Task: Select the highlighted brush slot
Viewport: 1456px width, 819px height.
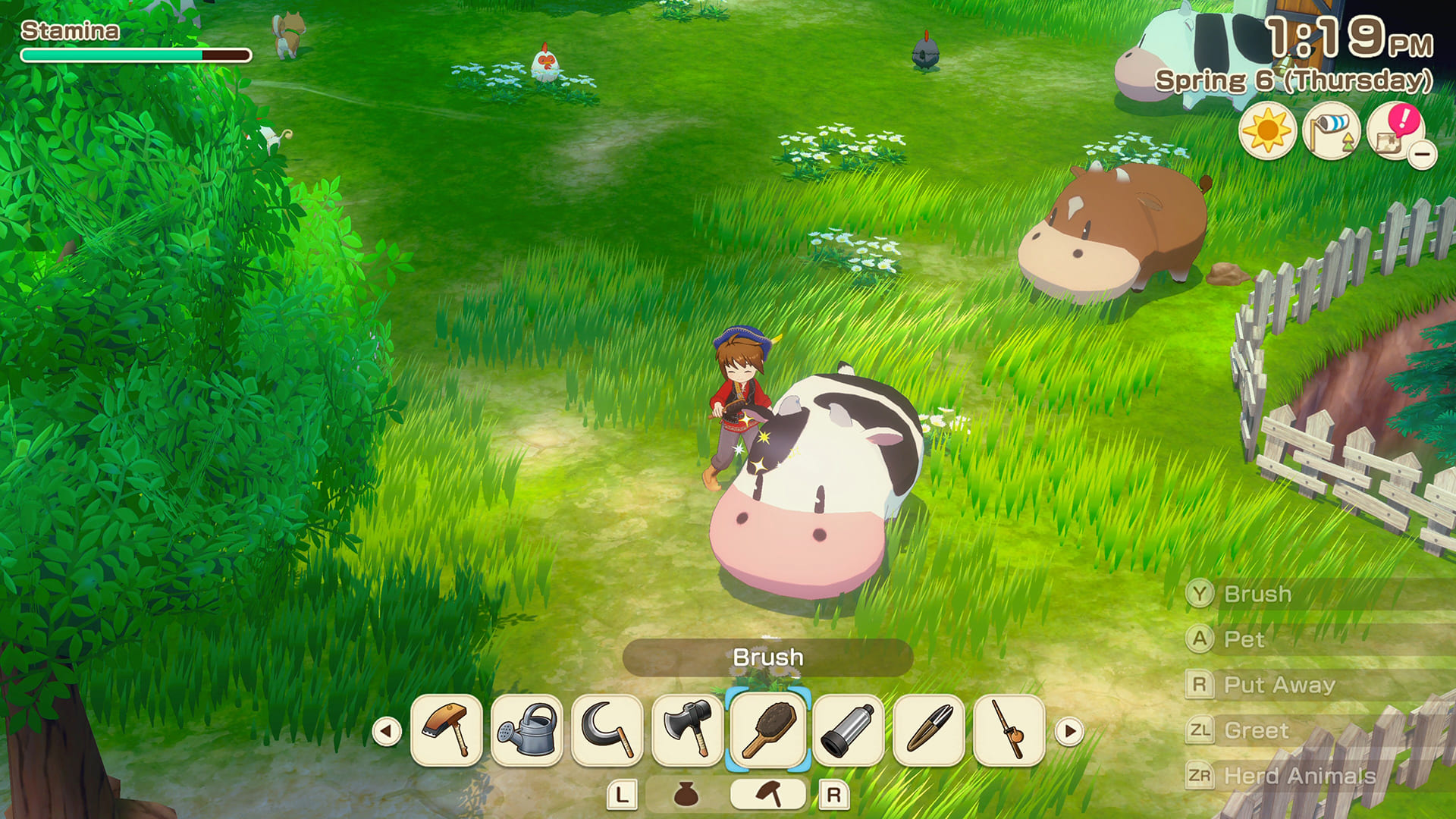Action: (768, 730)
